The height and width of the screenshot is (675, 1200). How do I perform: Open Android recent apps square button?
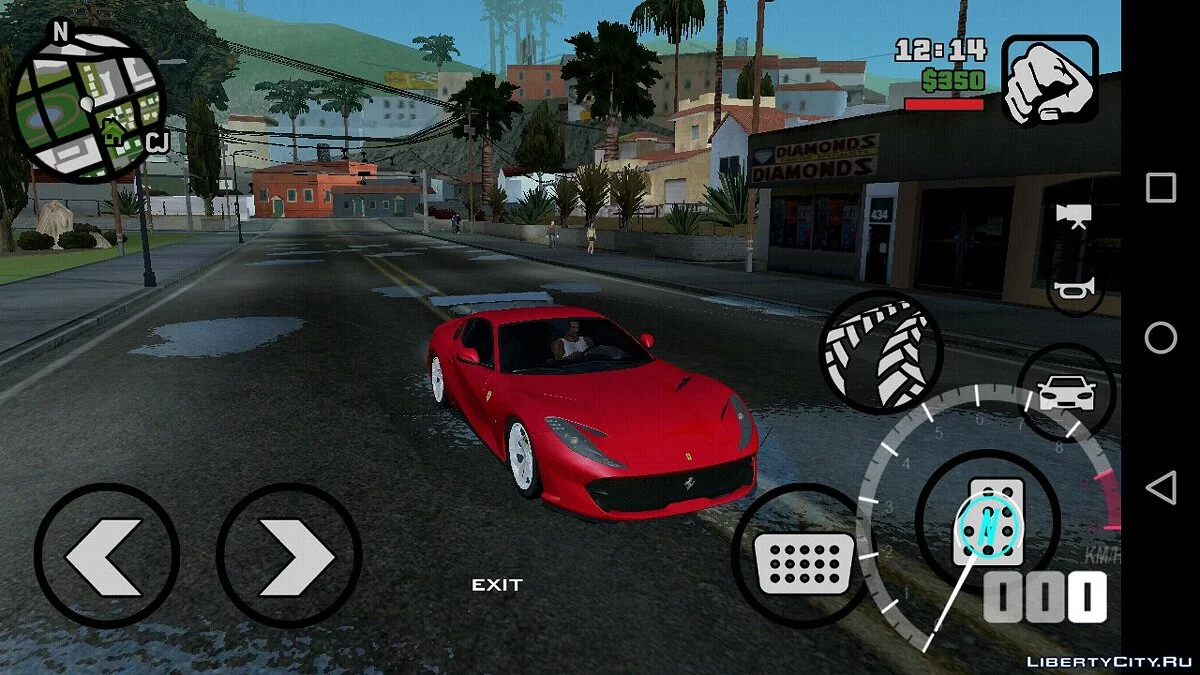click(1161, 188)
